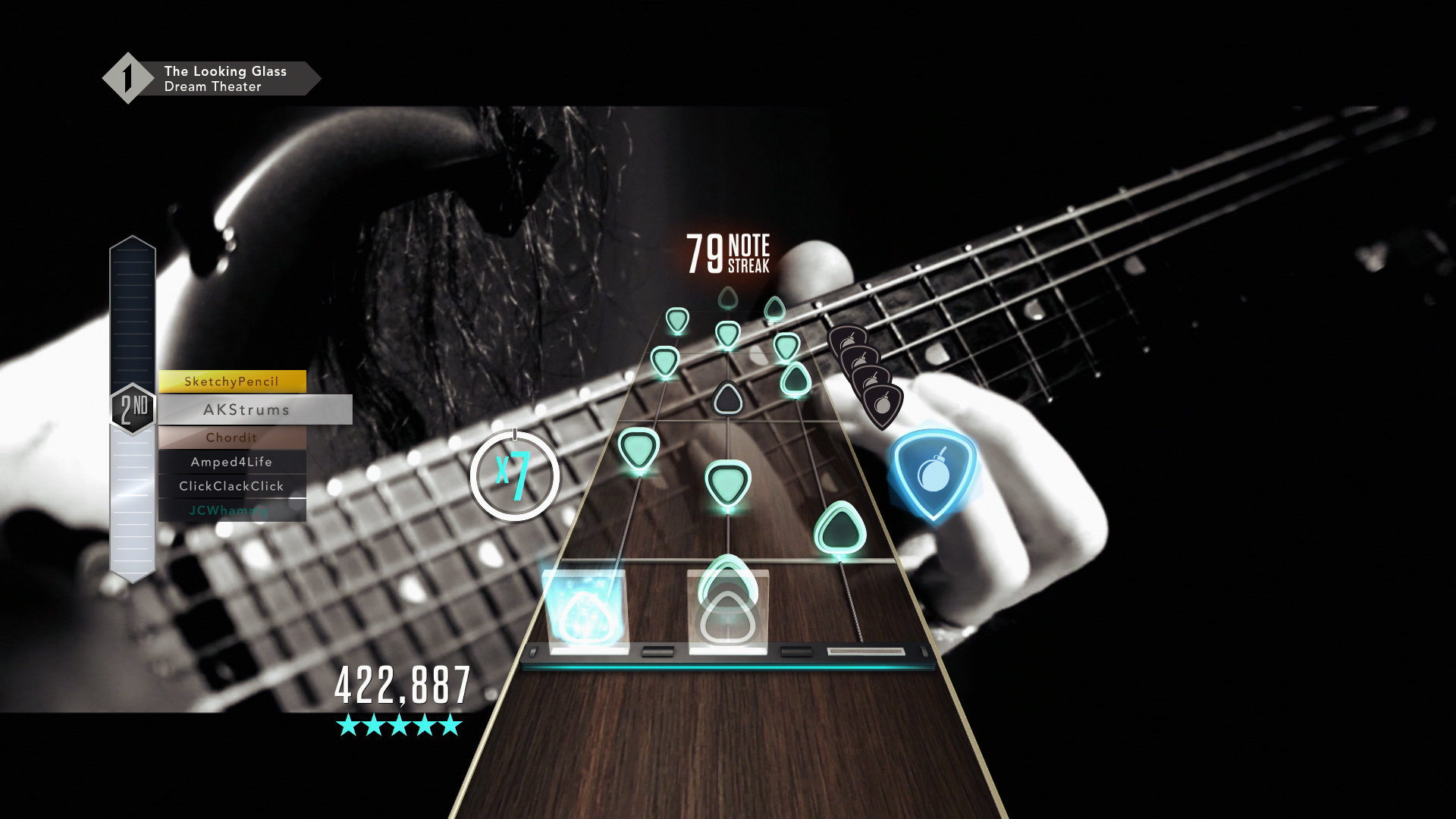The height and width of the screenshot is (819, 1456).
Task: Click the Amped4Life leaderboard name
Action: coord(230,461)
